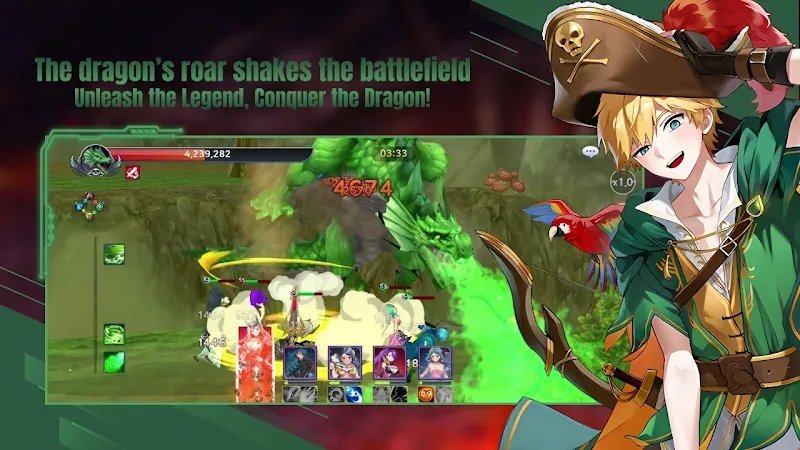Screen dimensions: 800x450
Task: Toggle the x1.0 battle speed button
Action: [622, 181]
